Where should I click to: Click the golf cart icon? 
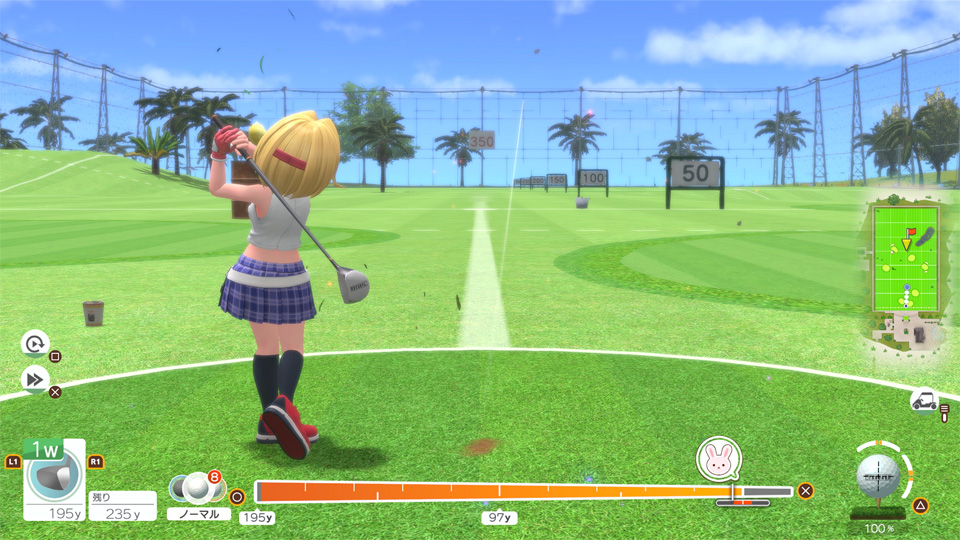924,401
